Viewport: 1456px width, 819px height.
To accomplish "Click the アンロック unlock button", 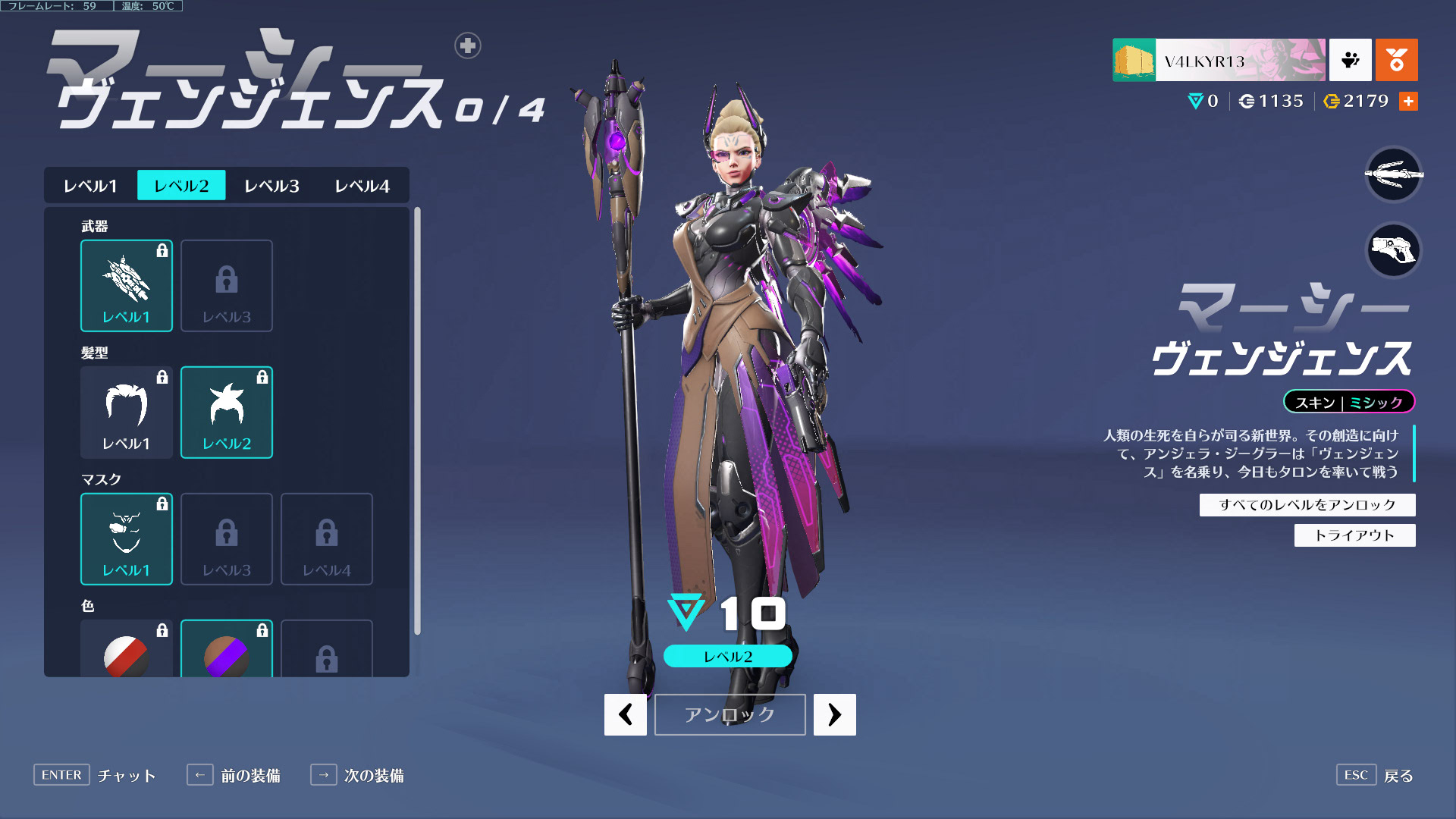I will [730, 714].
